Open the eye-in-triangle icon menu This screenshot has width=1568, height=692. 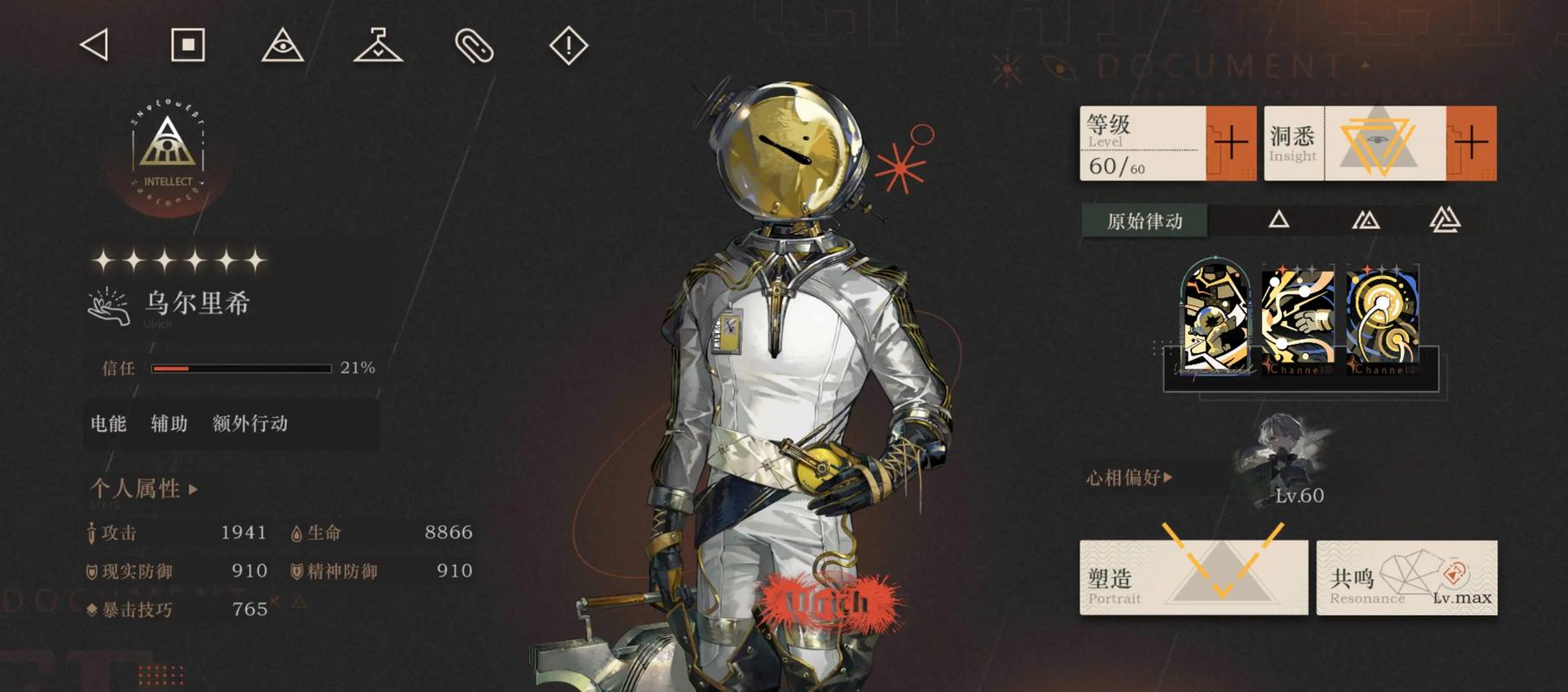coord(283,45)
